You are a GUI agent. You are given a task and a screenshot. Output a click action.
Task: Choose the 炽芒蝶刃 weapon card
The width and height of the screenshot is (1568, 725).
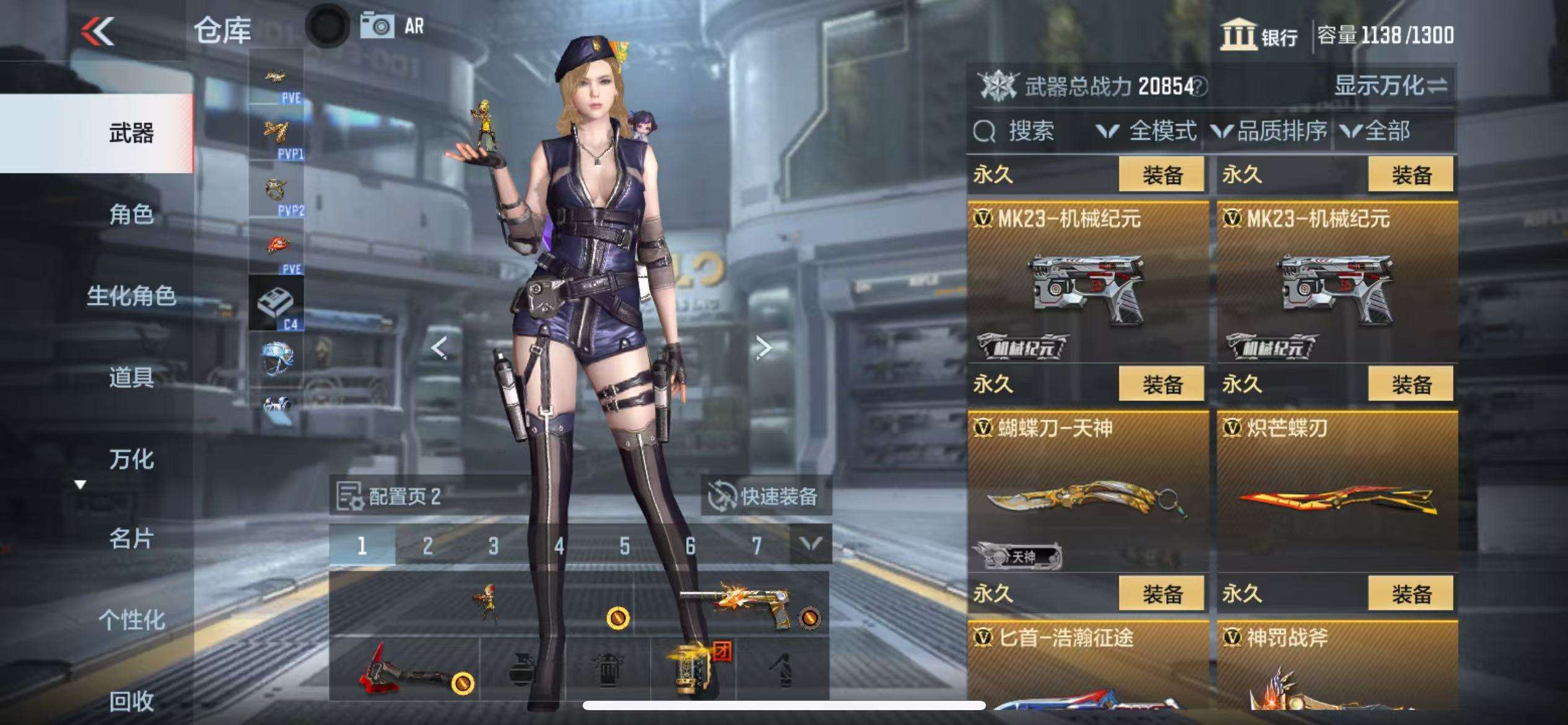pyautogui.click(x=1336, y=491)
